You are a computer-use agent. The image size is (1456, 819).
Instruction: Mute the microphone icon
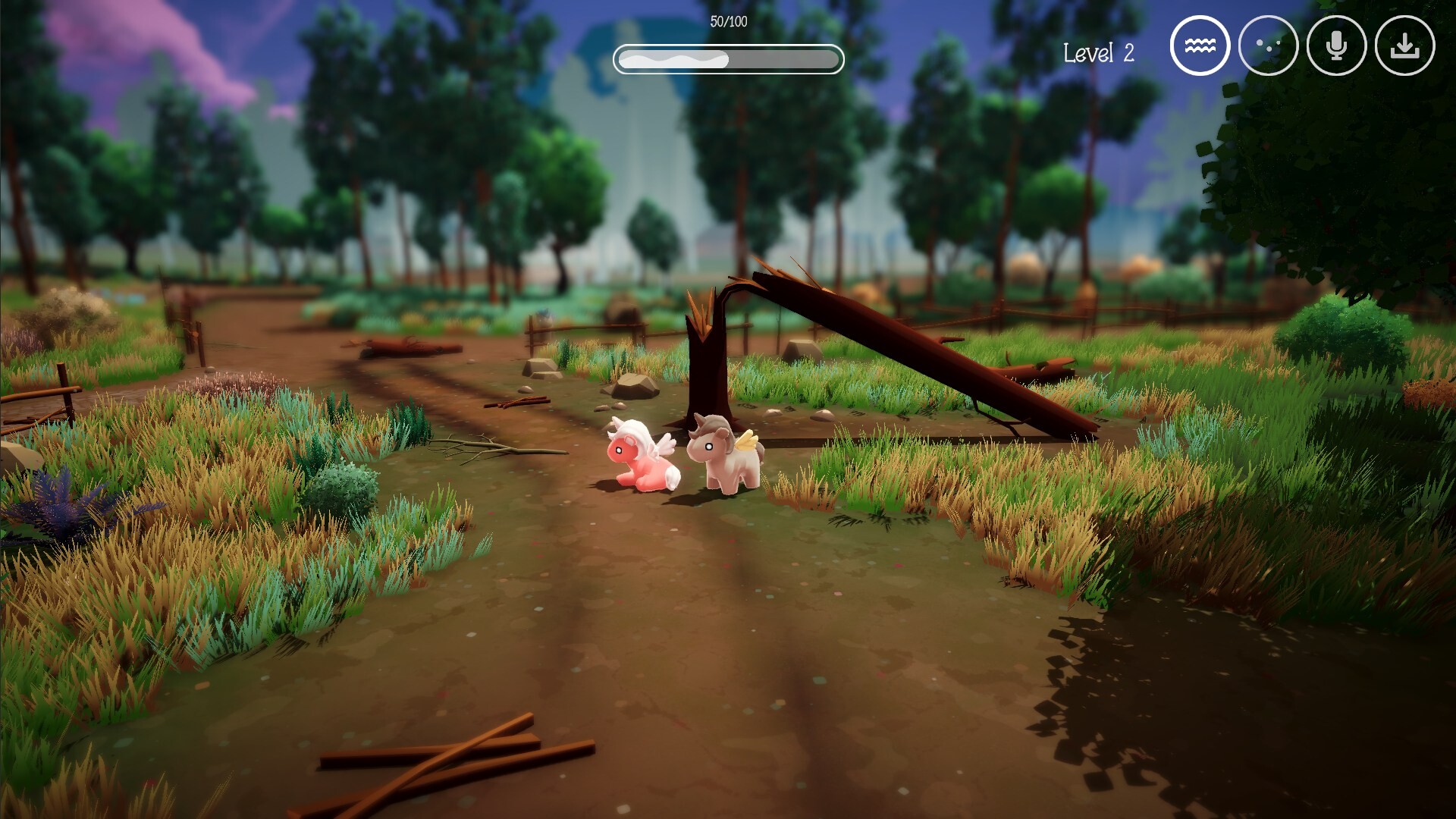click(x=1337, y=45)
